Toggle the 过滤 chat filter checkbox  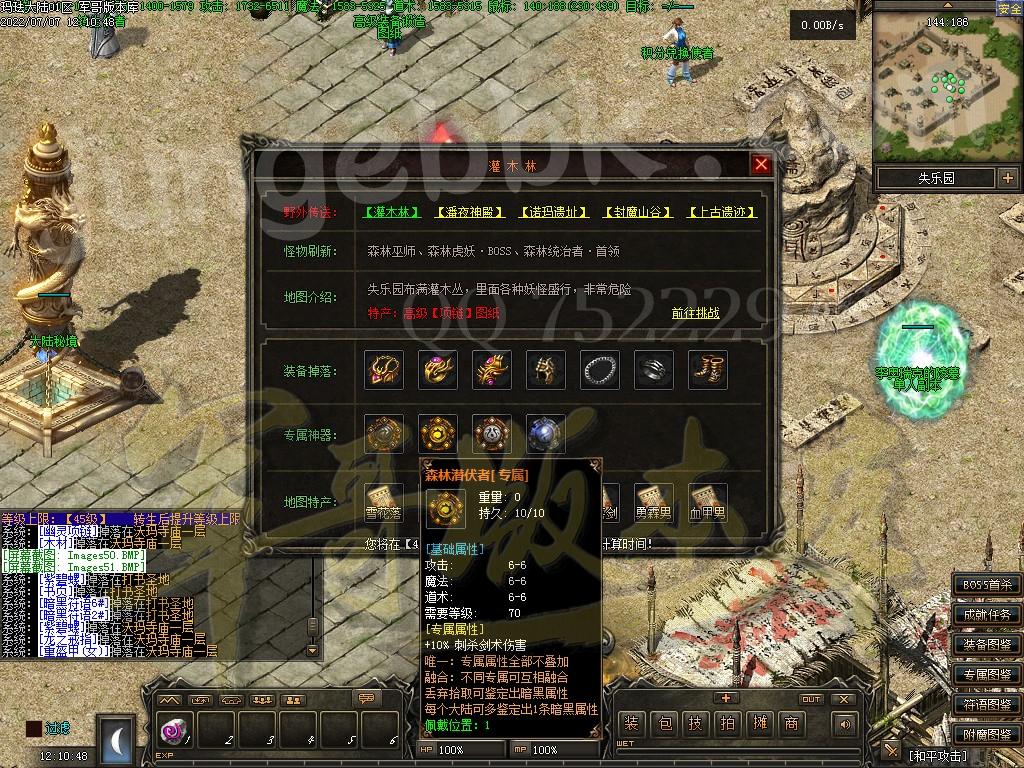(x=34, y=729)
